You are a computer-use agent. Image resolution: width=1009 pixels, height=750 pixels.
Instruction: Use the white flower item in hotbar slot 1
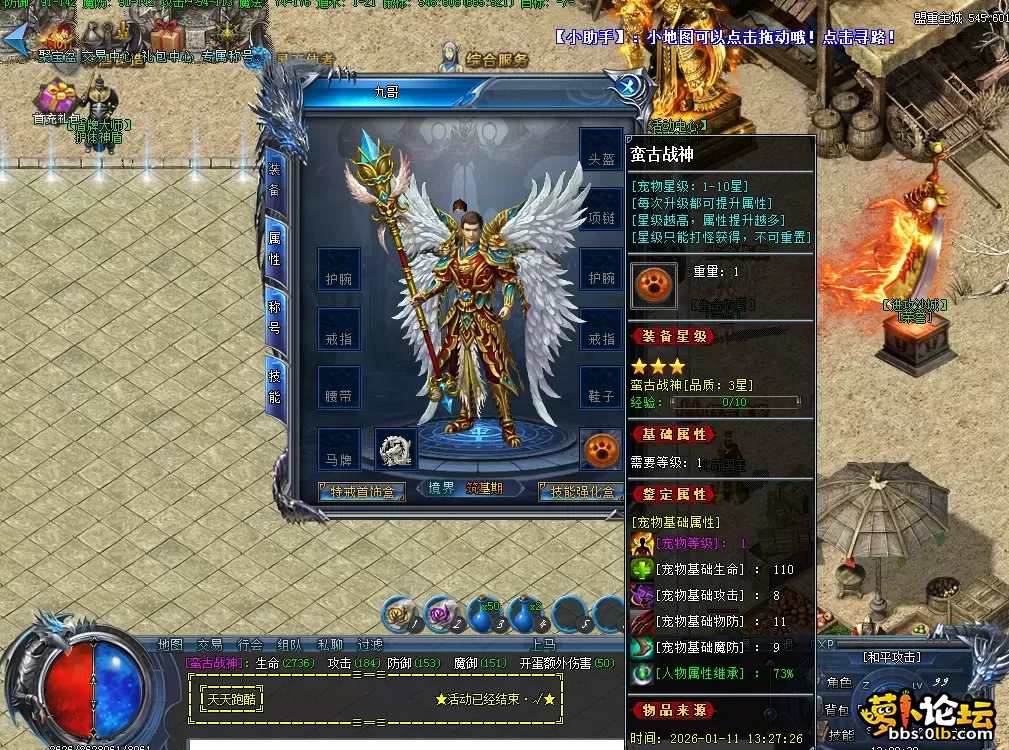401,614
